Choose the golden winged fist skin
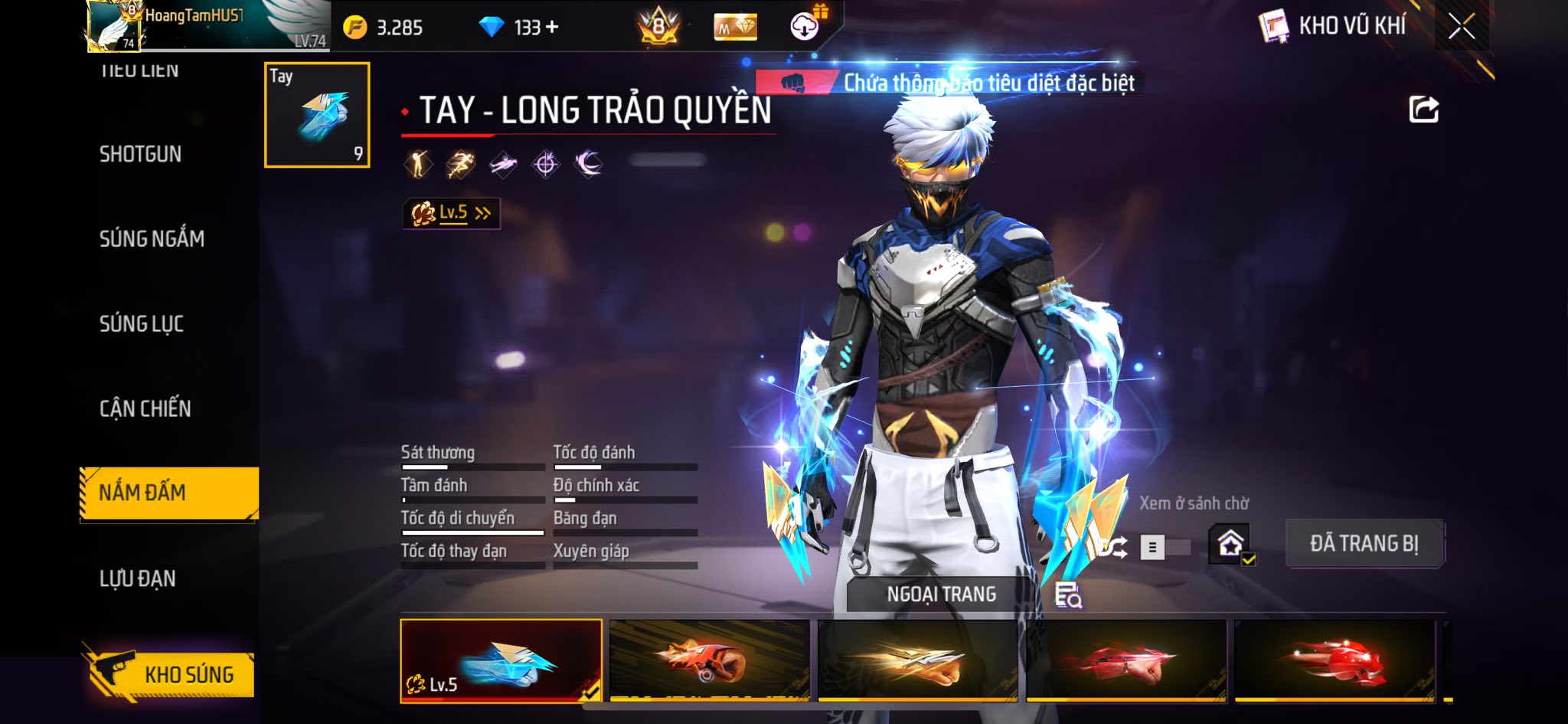This screenshot has width=1568, height=724. click(917, 660)
